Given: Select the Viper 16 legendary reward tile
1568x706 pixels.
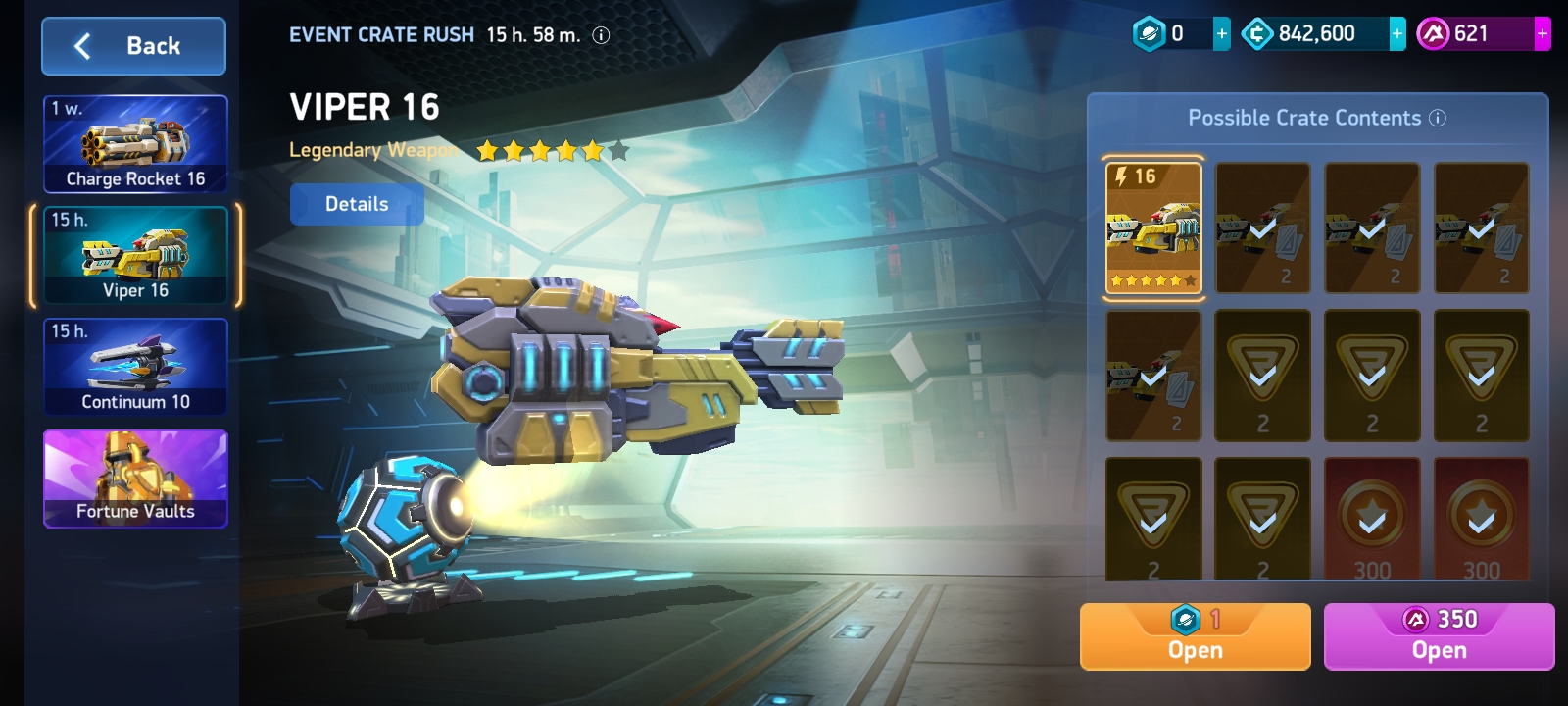Looking at the screenshot, I should pos(1153,227).
